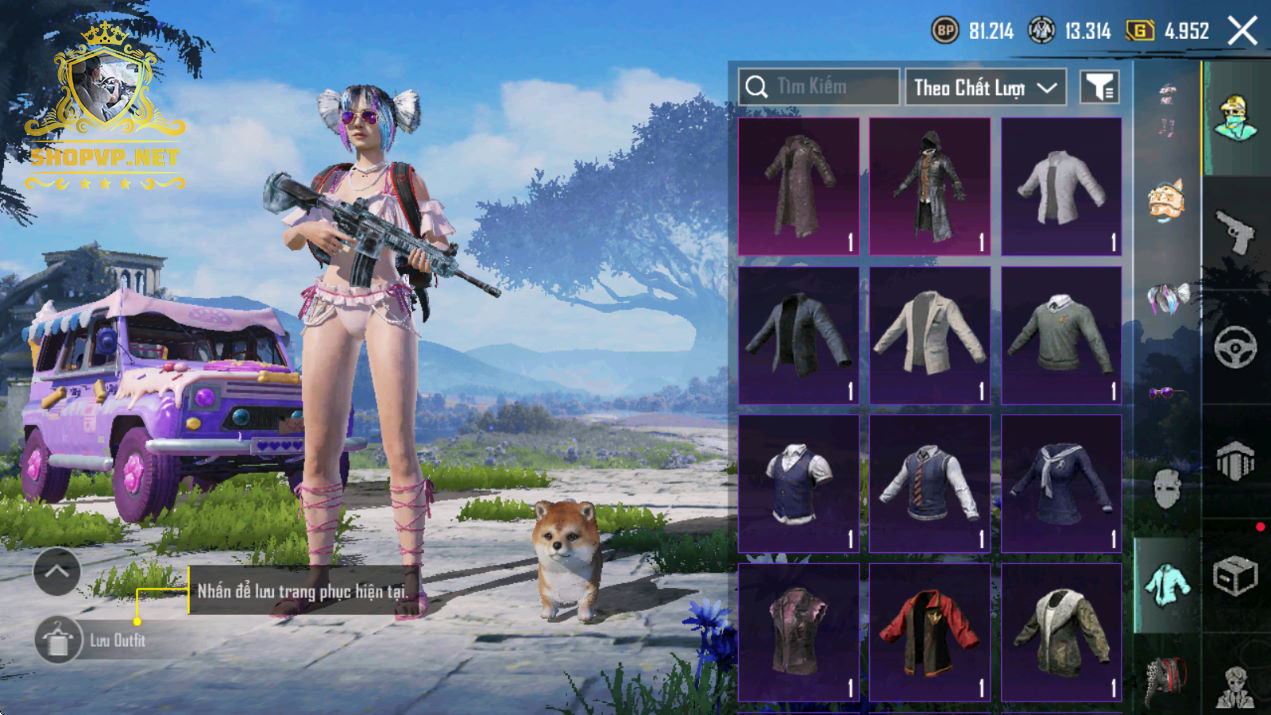Image resolution: width=1271 pixels, height=715 pixels.
Task: Click the Tìm Kiếm search field
Action: 819,87
